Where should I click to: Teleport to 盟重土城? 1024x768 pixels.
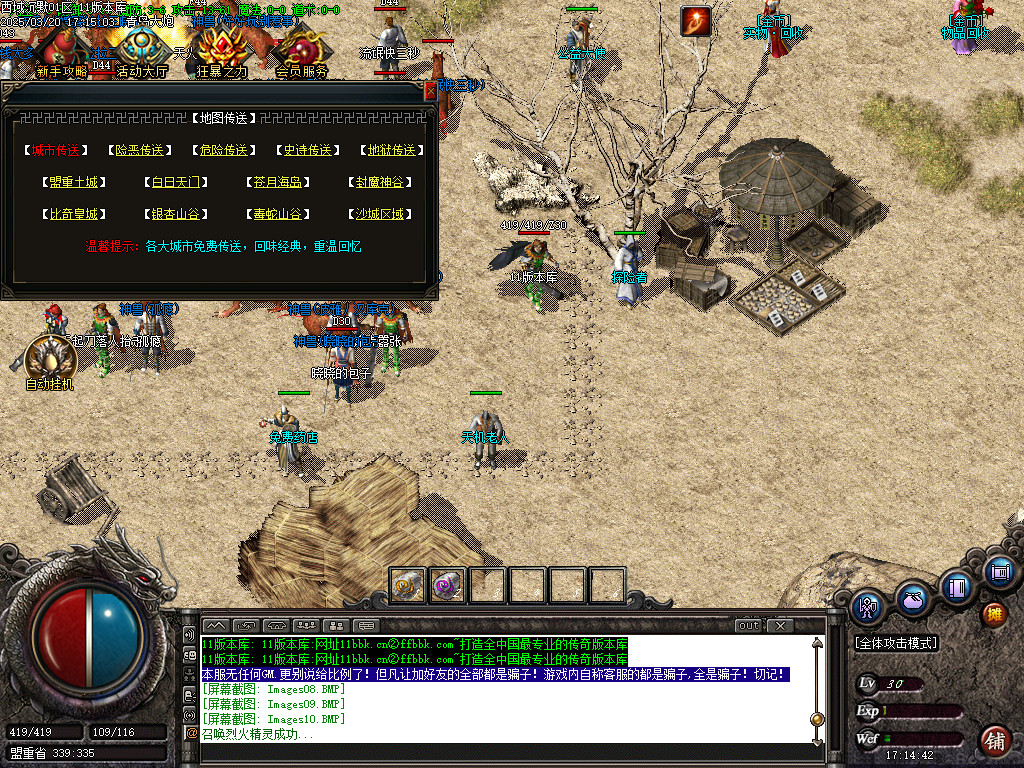click(74, 182)
